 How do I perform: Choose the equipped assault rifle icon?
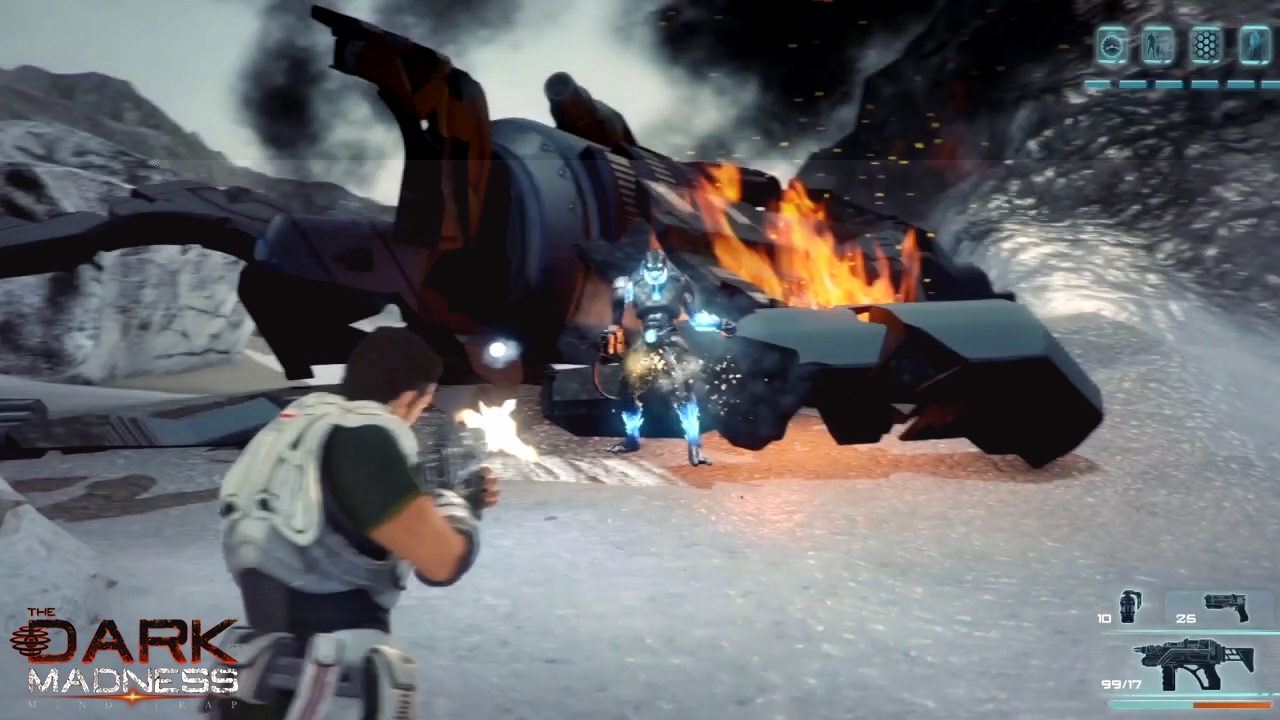click(1193, 663)
